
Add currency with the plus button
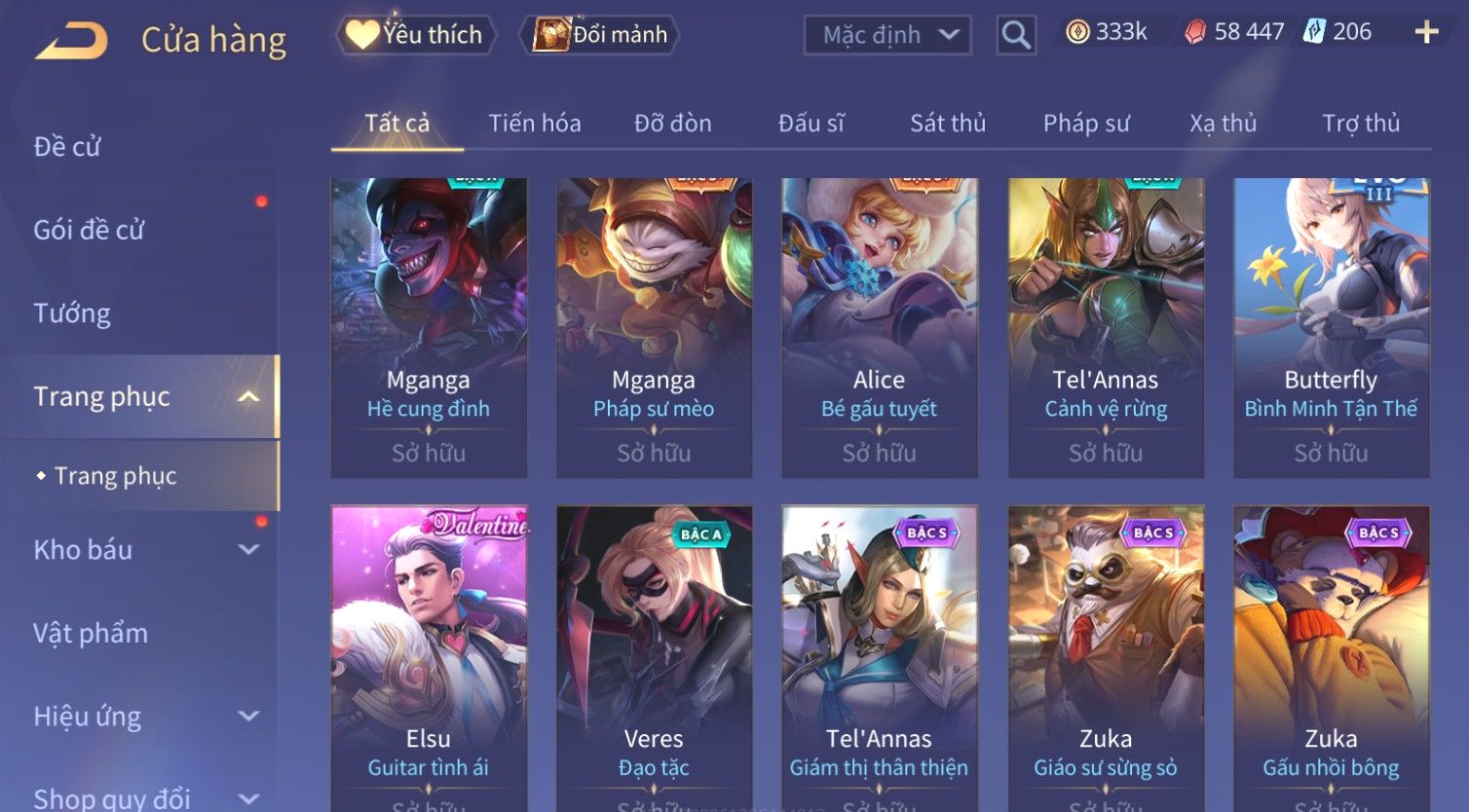(x=1426, y=33)
